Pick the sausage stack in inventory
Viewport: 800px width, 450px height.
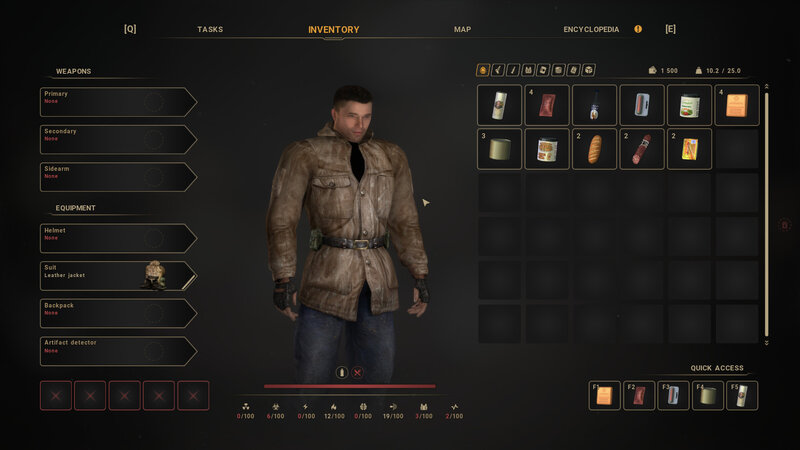[642, 149]
